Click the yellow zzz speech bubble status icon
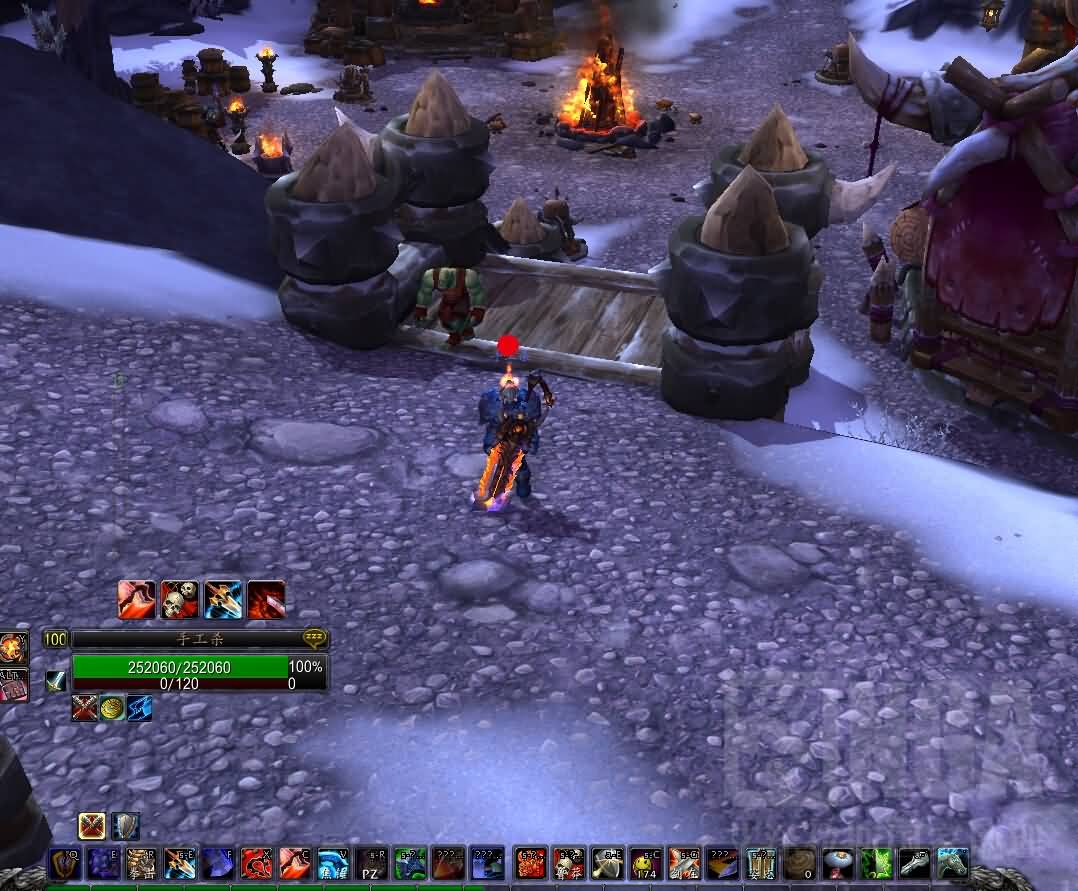 pos(315,637)
